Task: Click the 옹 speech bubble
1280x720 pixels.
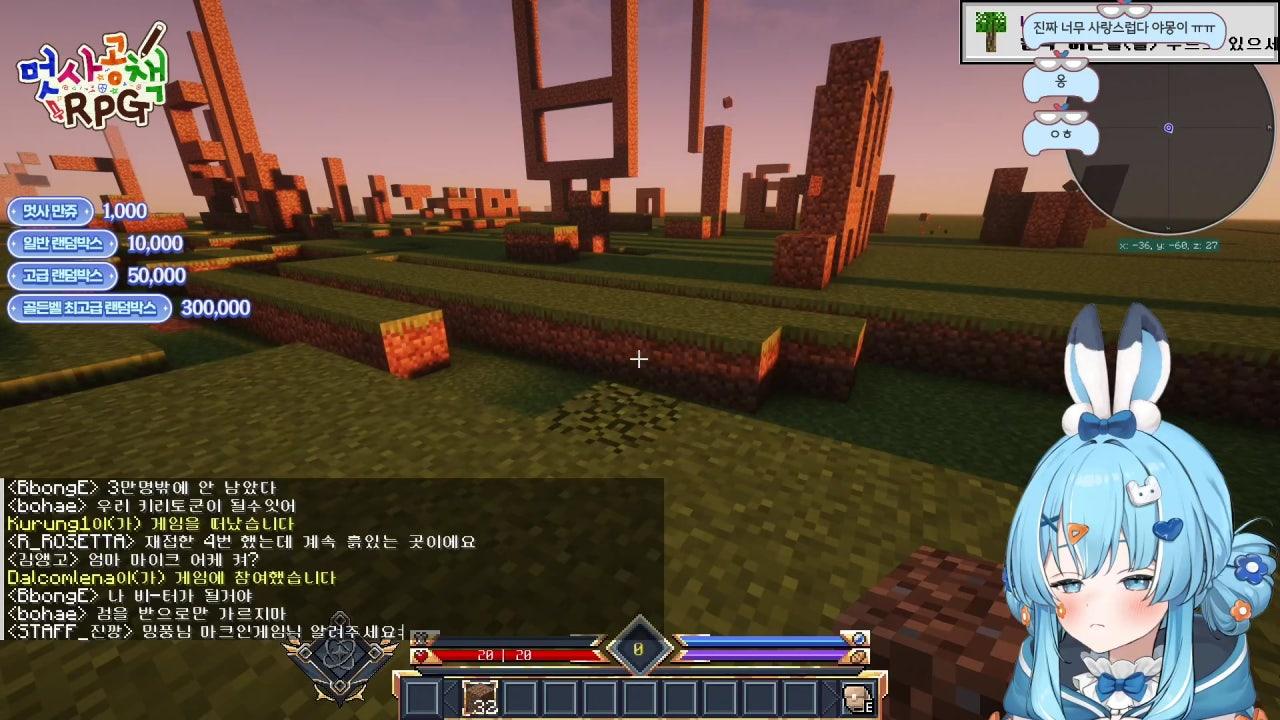Action: coord(1062,82)
